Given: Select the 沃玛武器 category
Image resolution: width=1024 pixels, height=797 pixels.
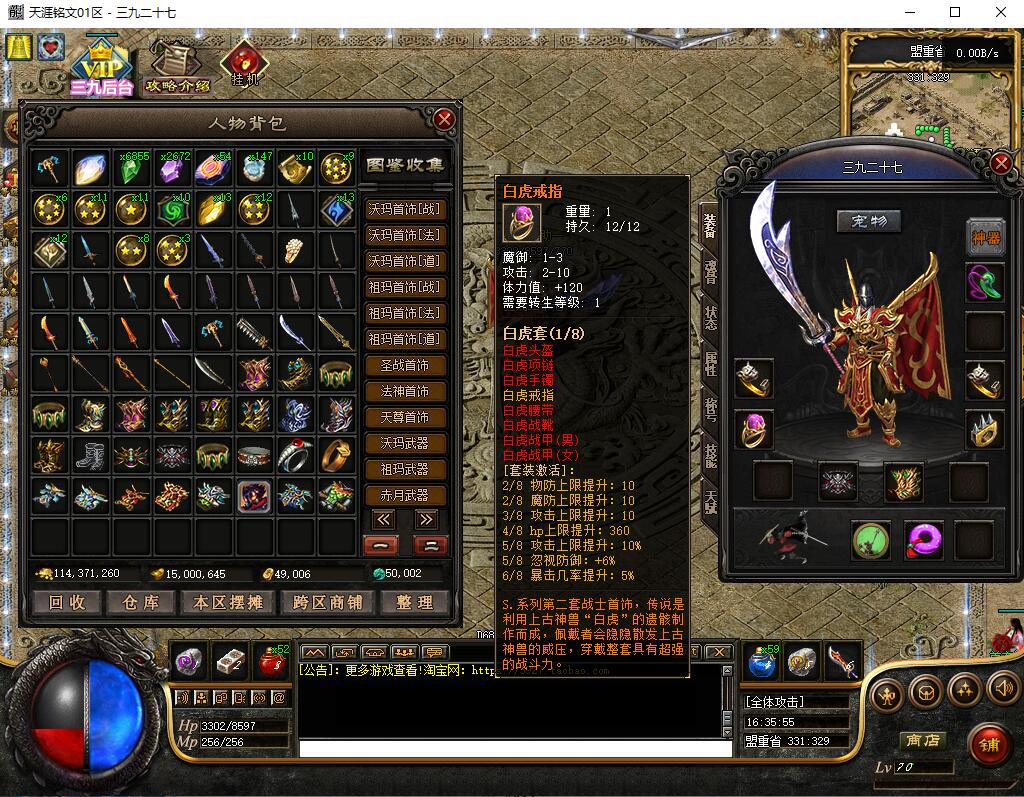Looking at the screenshot, I should [405, 443].
